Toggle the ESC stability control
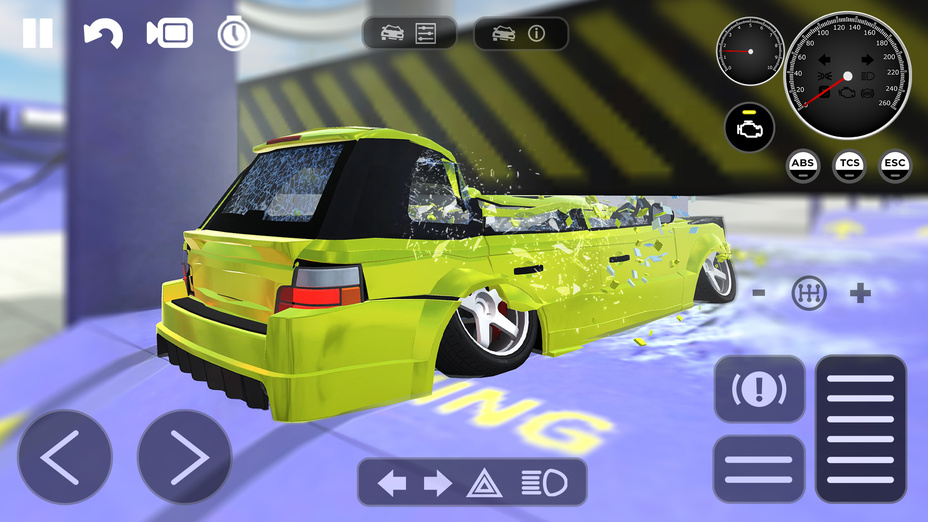The image size is (928, 522). [895, 165]
